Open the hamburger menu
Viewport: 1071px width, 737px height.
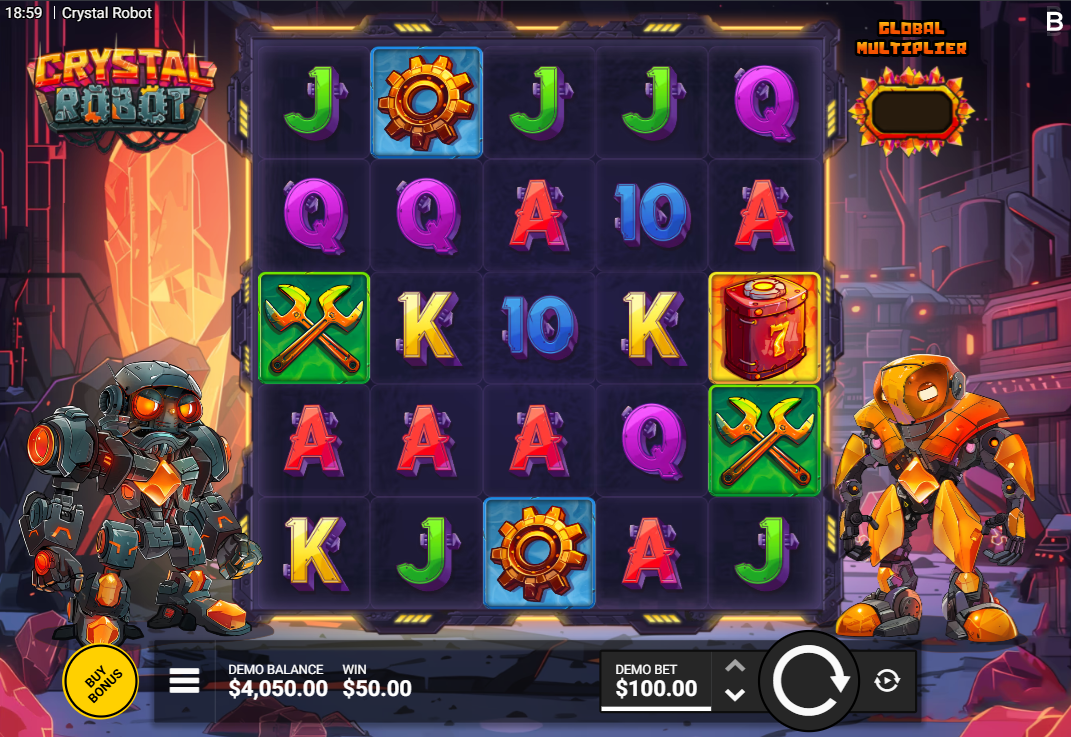click(184, 681)
